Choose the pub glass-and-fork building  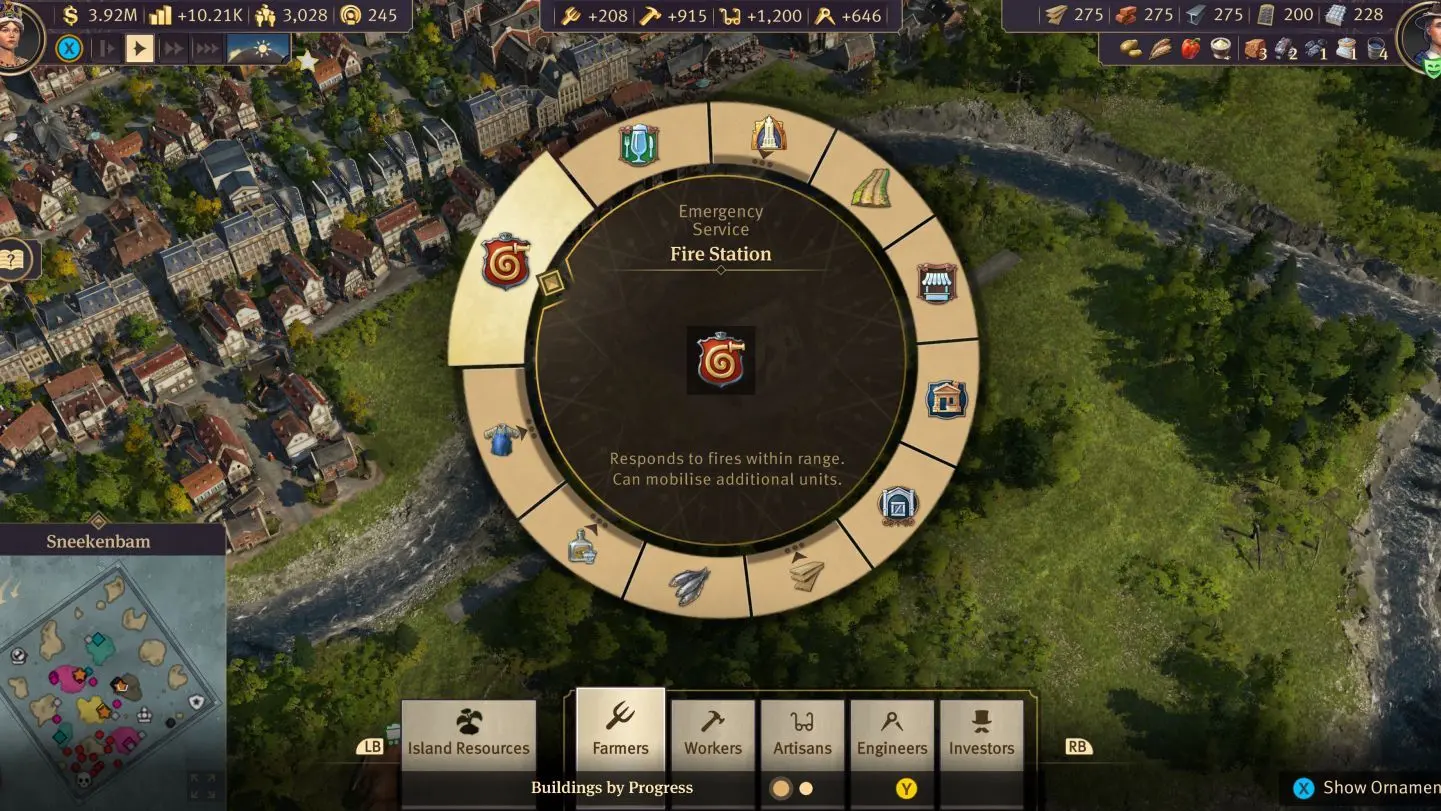(639, 146)
